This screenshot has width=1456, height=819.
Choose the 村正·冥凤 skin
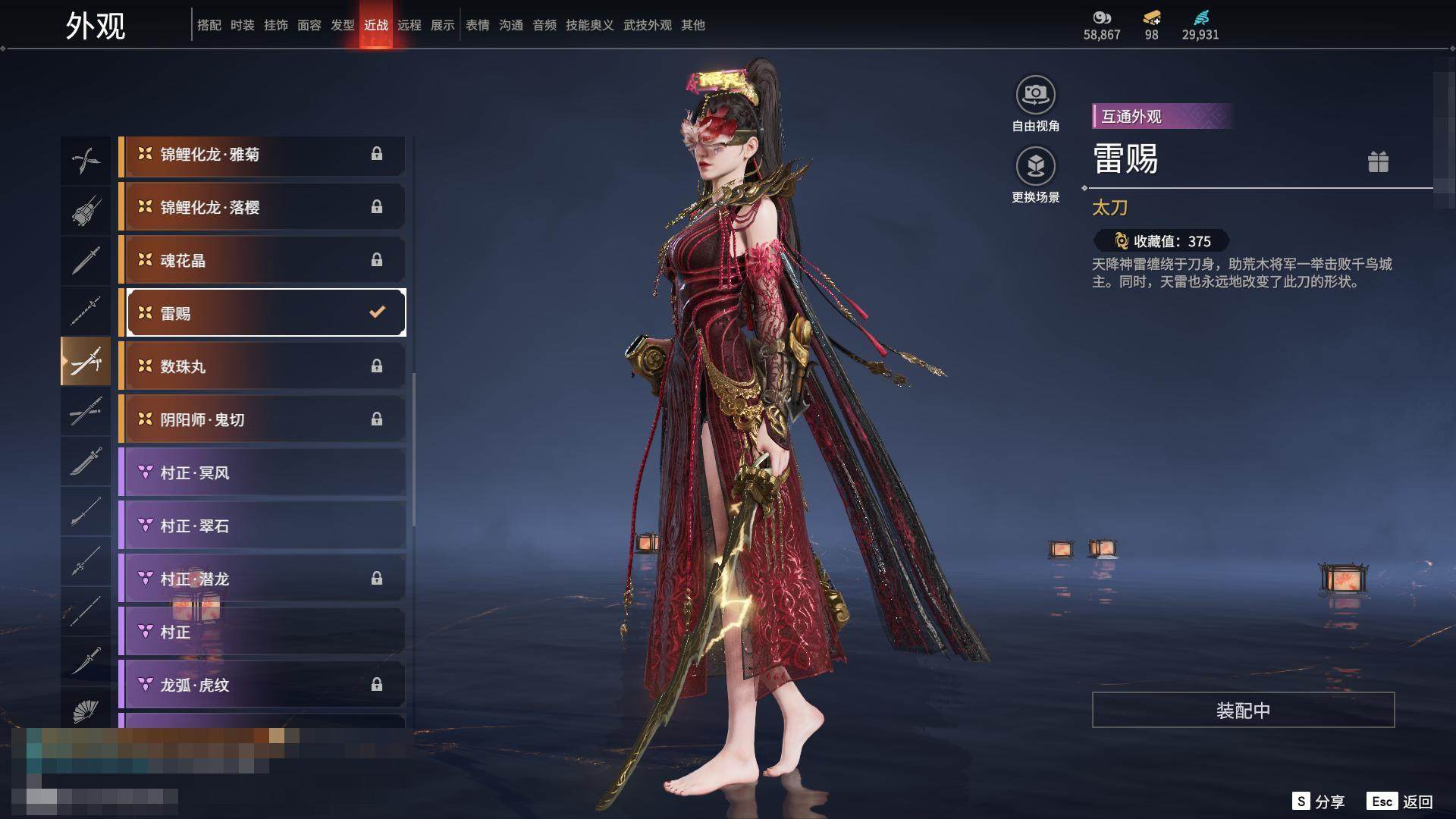pos(262,473)
